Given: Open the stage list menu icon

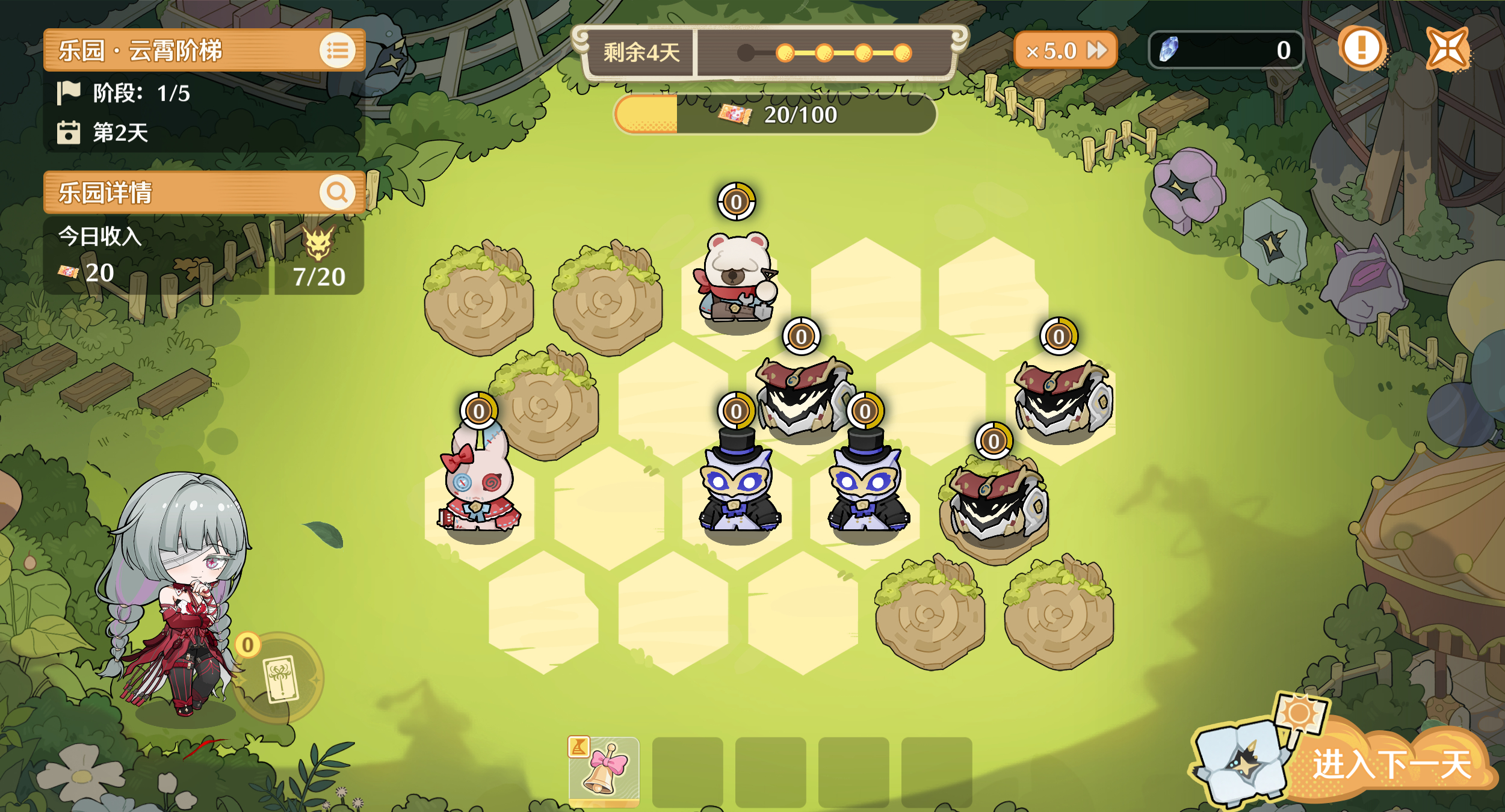Looking at the screenshot, I should 337,51.
